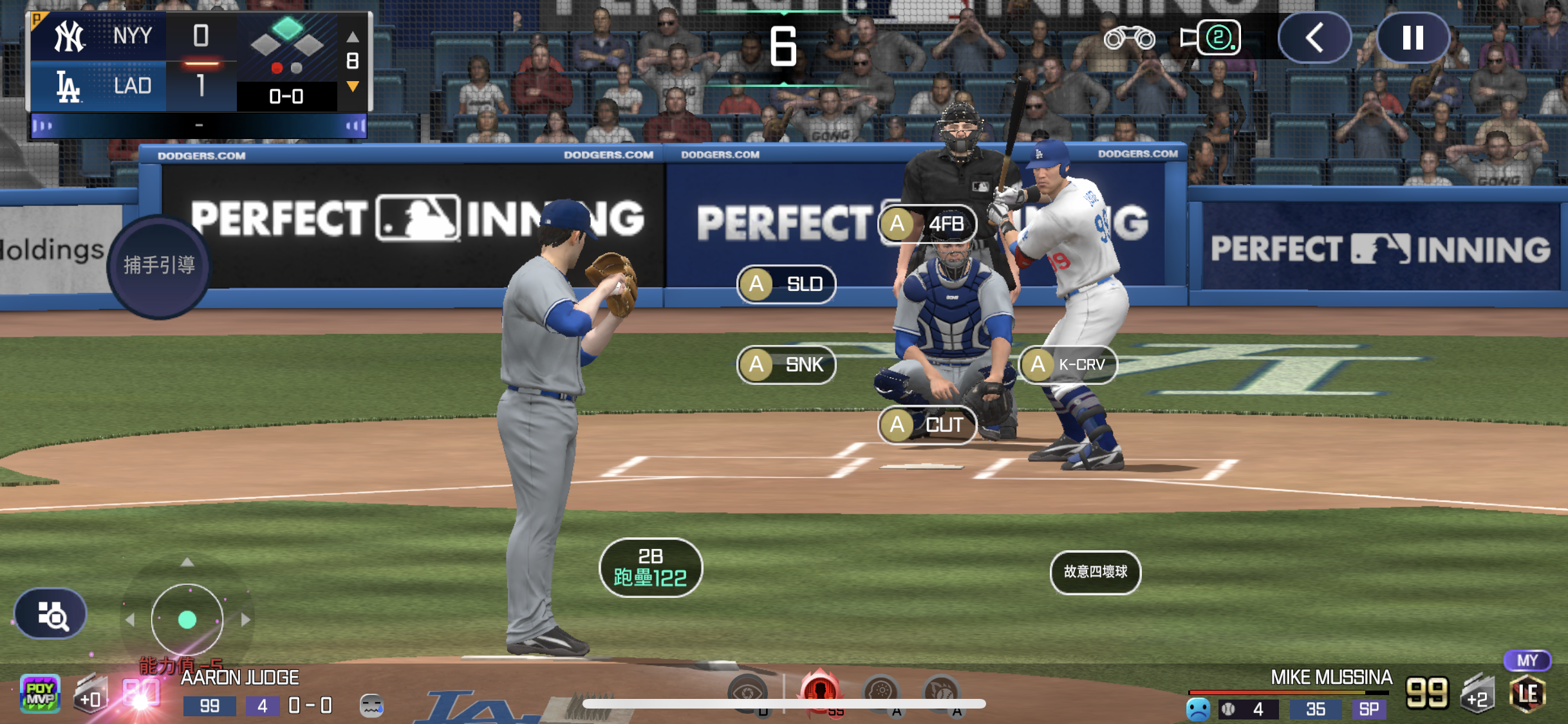Select the 4FB fastball pitch
Viewport: 1568px width, 724px height.
click(x=928, y=224)
